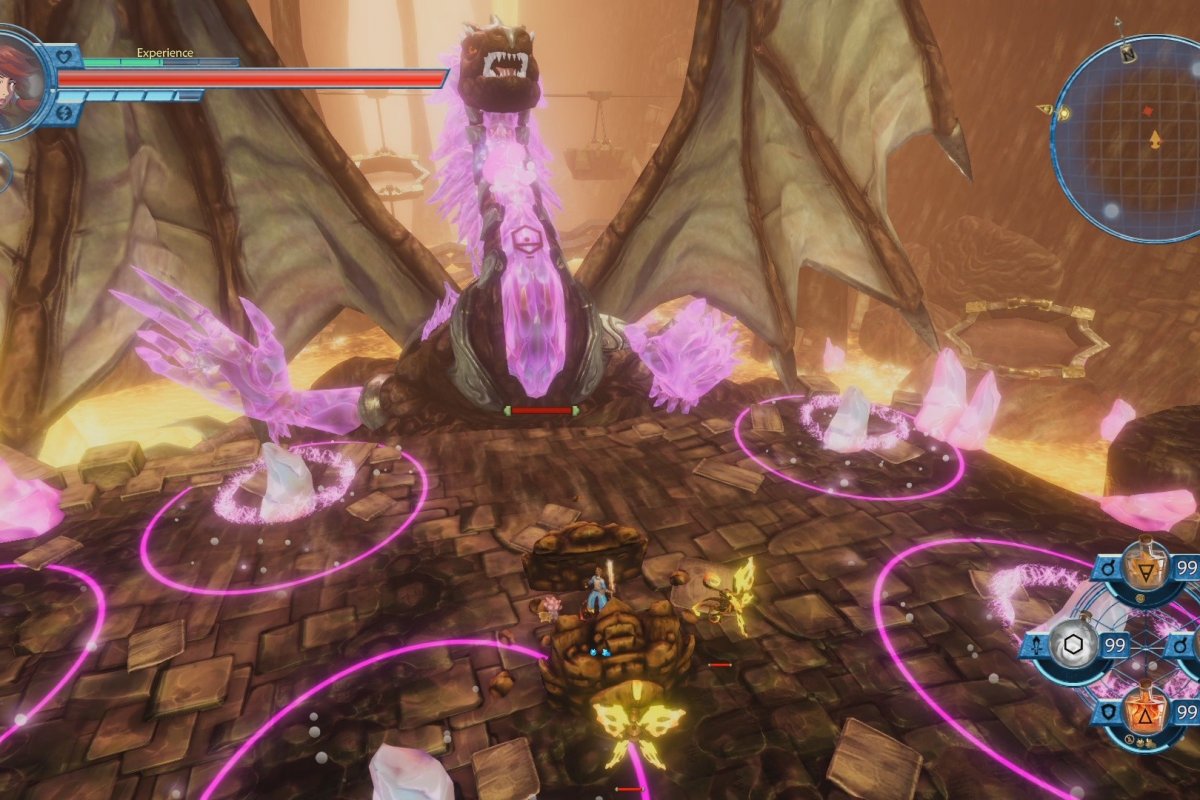The height and width of the screenshot is (800, 1200).
Task: Select the white hexagon potion flask
Action: (1071, 646)
